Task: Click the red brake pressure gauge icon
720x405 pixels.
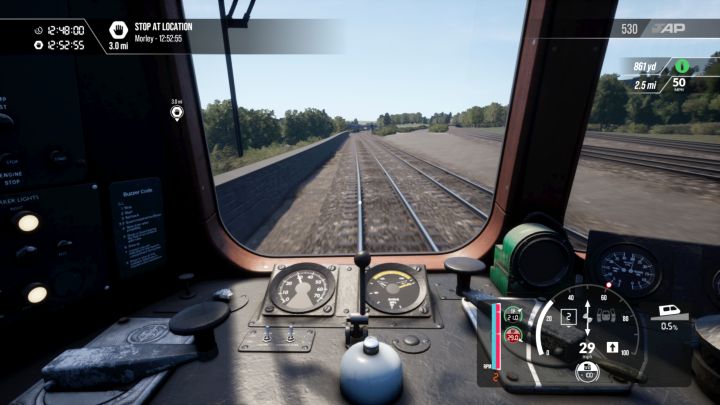Action: (513, 335)
